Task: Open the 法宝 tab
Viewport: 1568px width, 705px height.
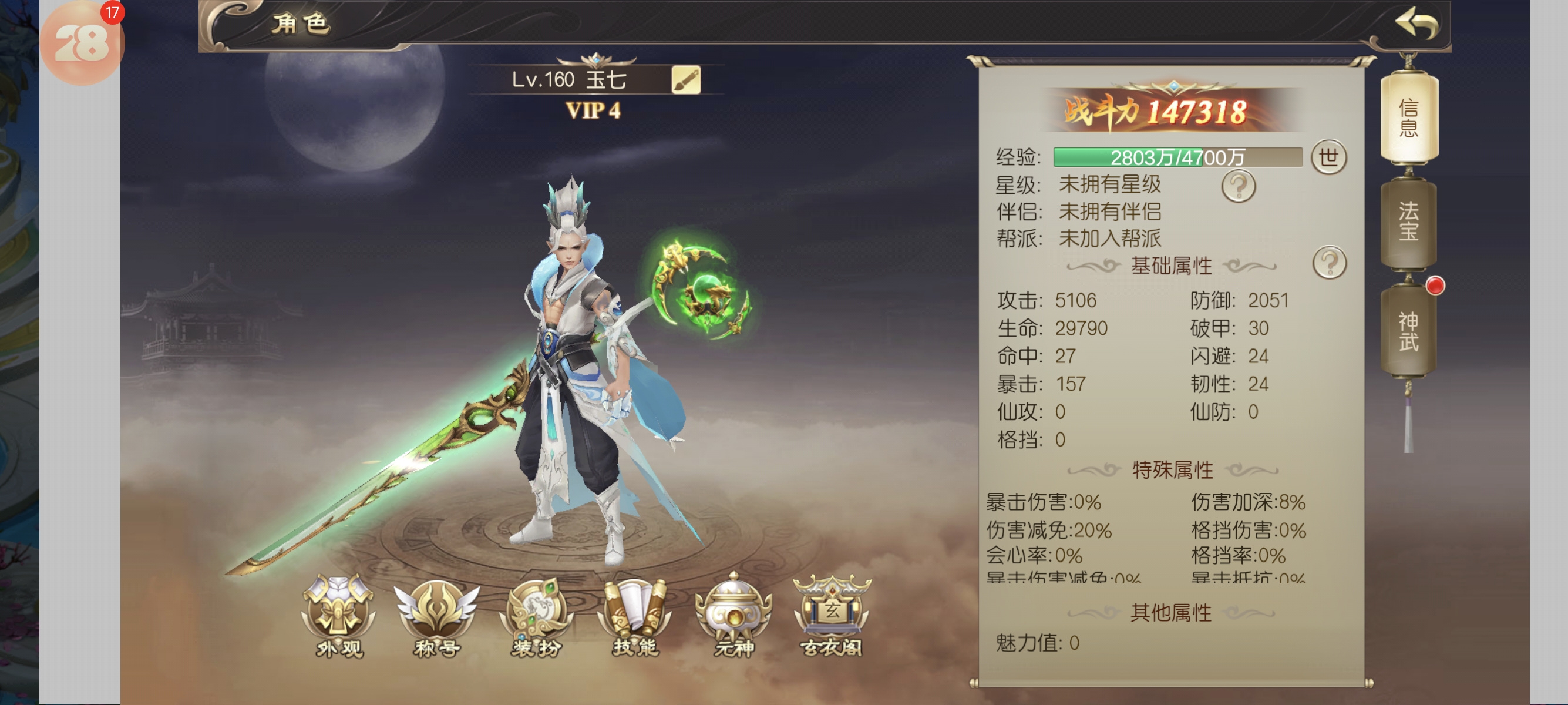Action: pyautogui.click(x=1408, y=221)
